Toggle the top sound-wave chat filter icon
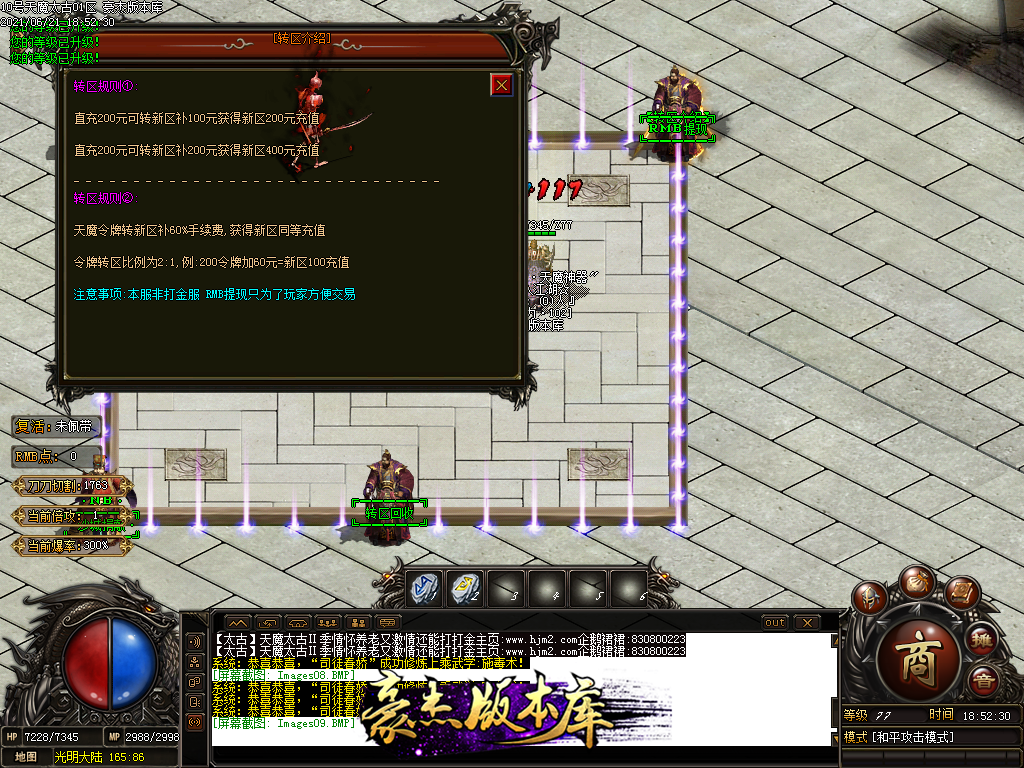Screen dimensions: 1024x768 (x=194, y=640)
